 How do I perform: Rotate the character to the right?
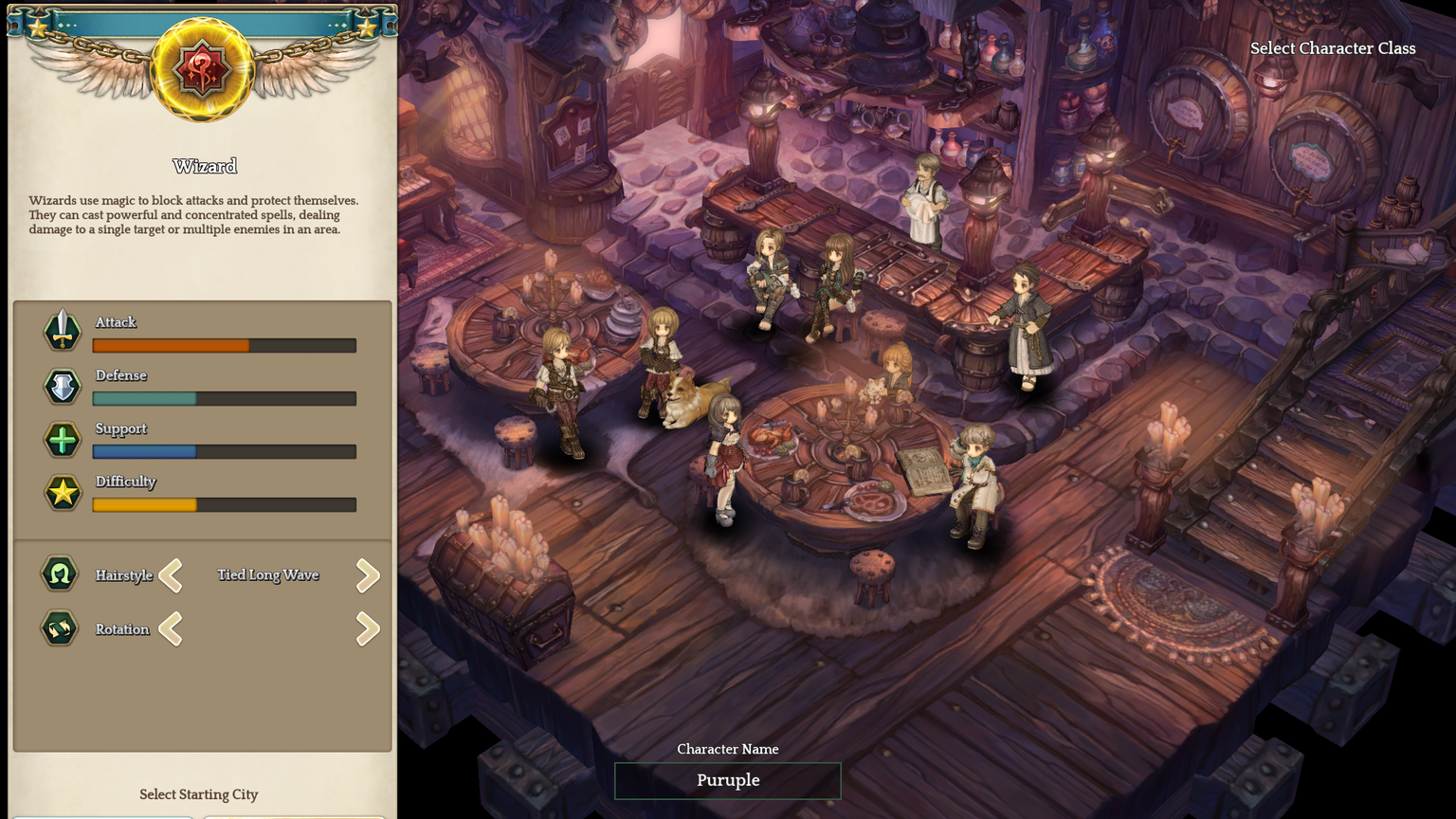pyautogui.click(x=368, y=628)
